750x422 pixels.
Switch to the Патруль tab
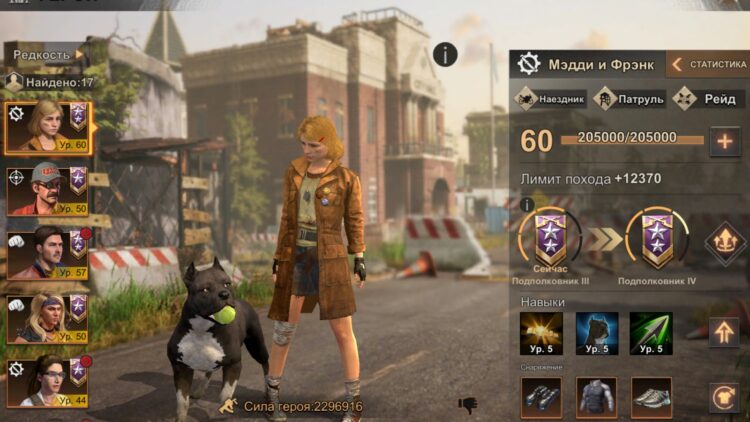(630, 99)
